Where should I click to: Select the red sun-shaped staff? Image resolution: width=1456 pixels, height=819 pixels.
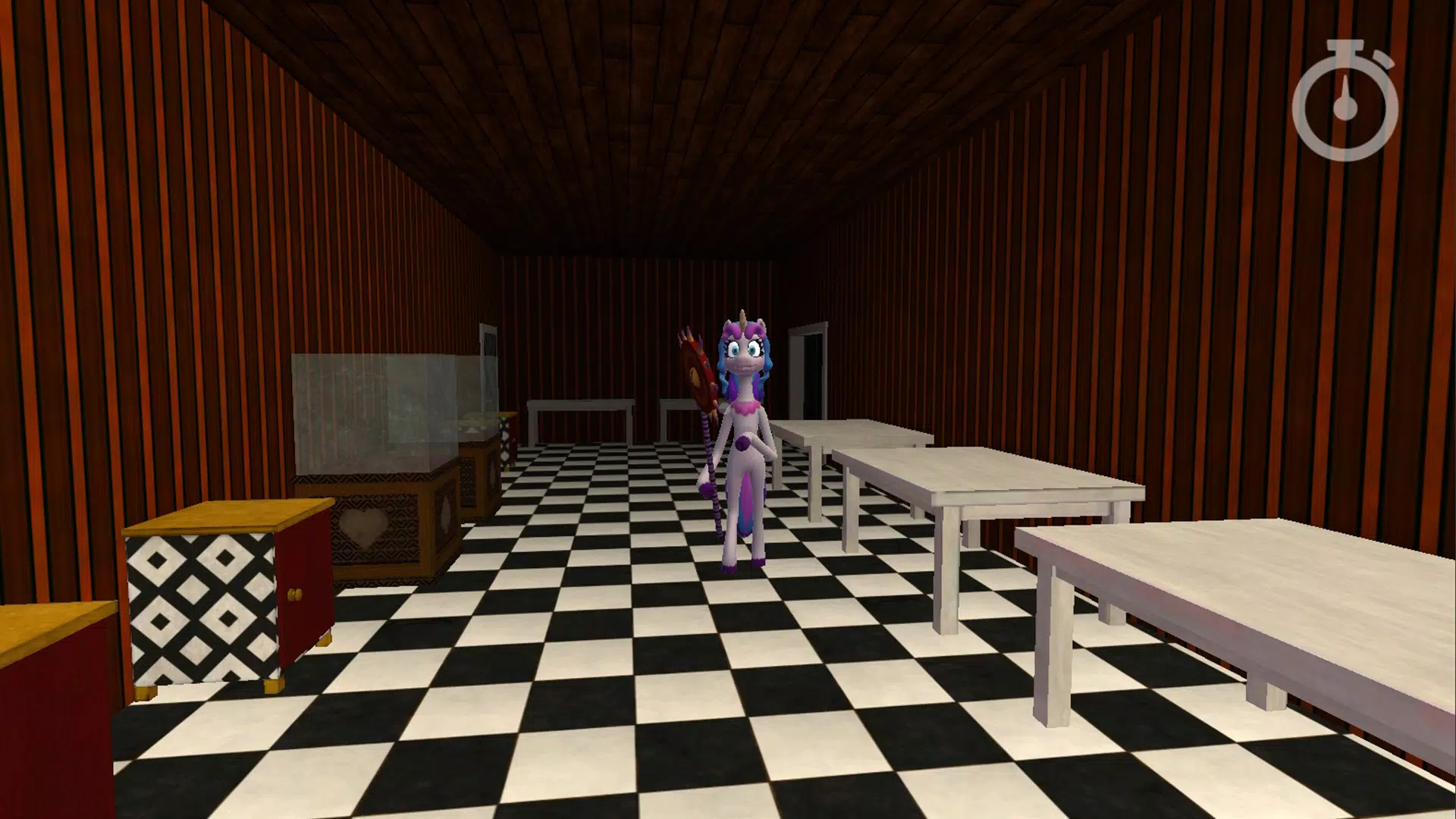698,368
